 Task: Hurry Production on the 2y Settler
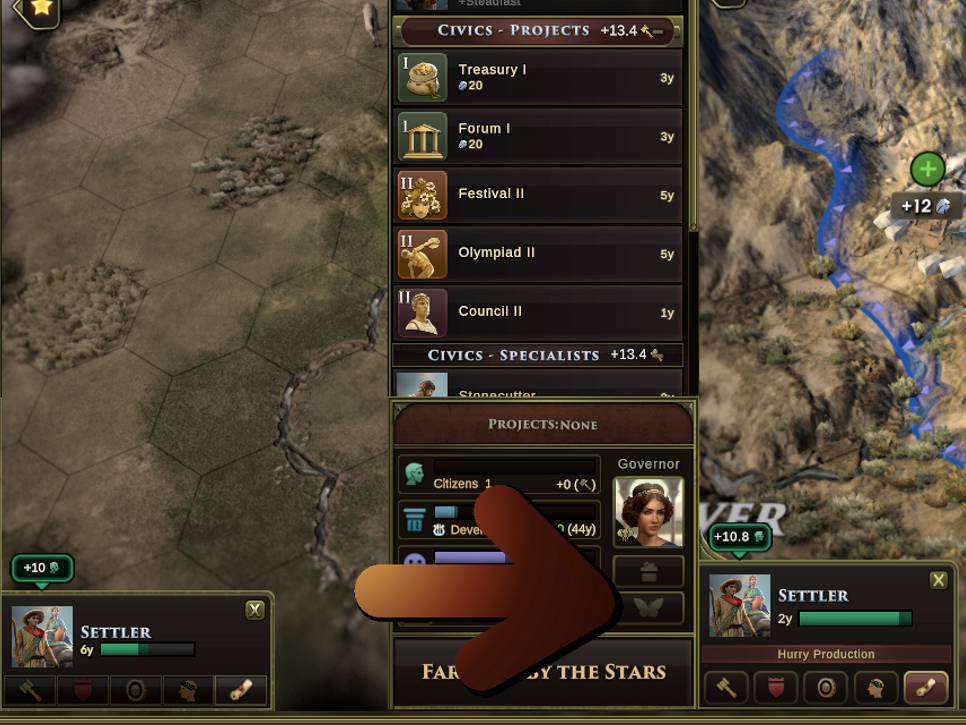[x=825, y=654]
